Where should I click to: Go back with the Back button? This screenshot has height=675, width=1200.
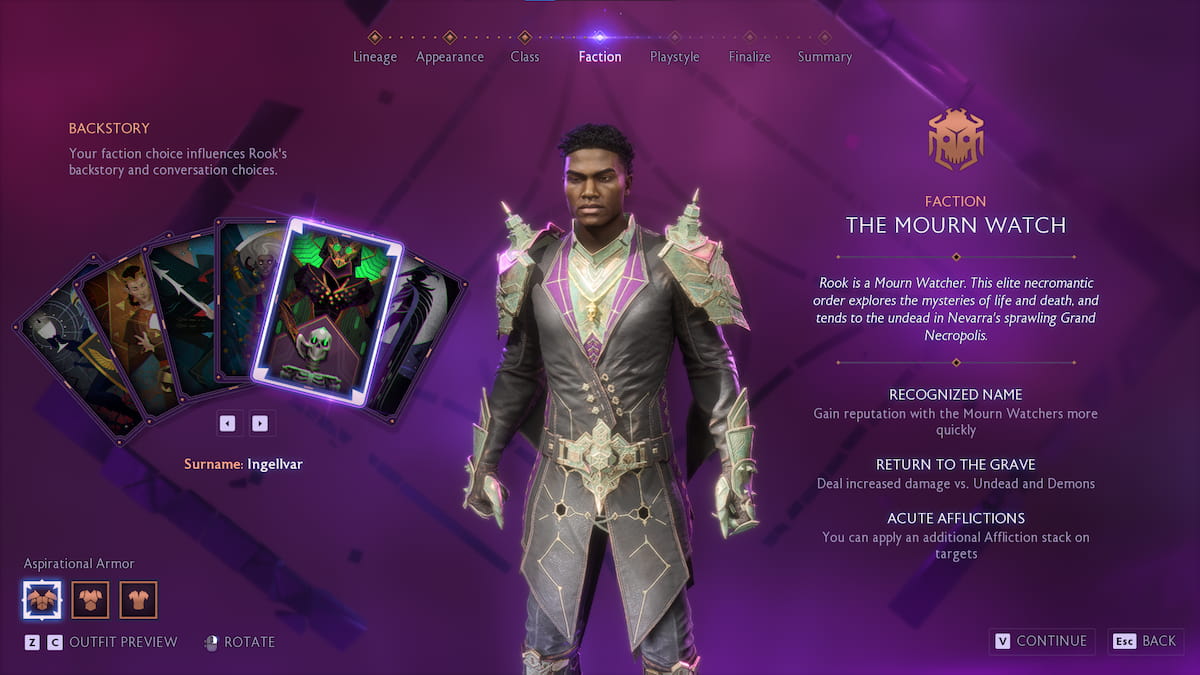(1146, 641)
